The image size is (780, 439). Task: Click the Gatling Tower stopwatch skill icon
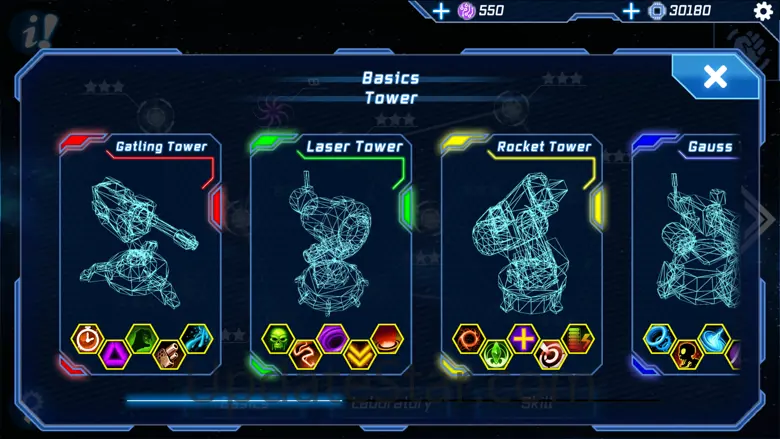88,338
